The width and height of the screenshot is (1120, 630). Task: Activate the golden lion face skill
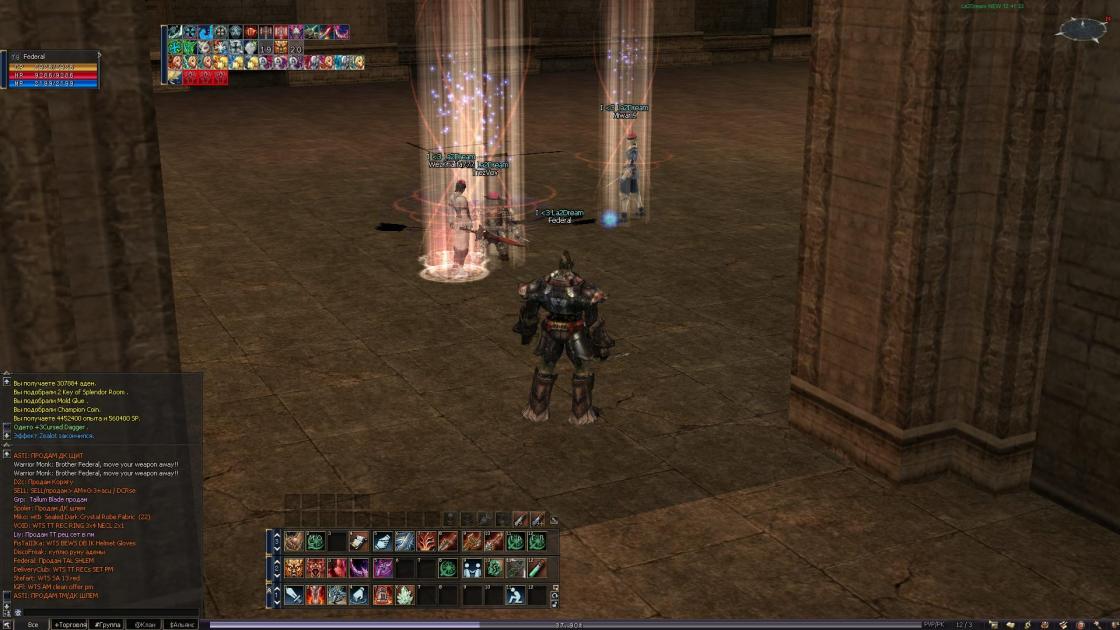293,568
